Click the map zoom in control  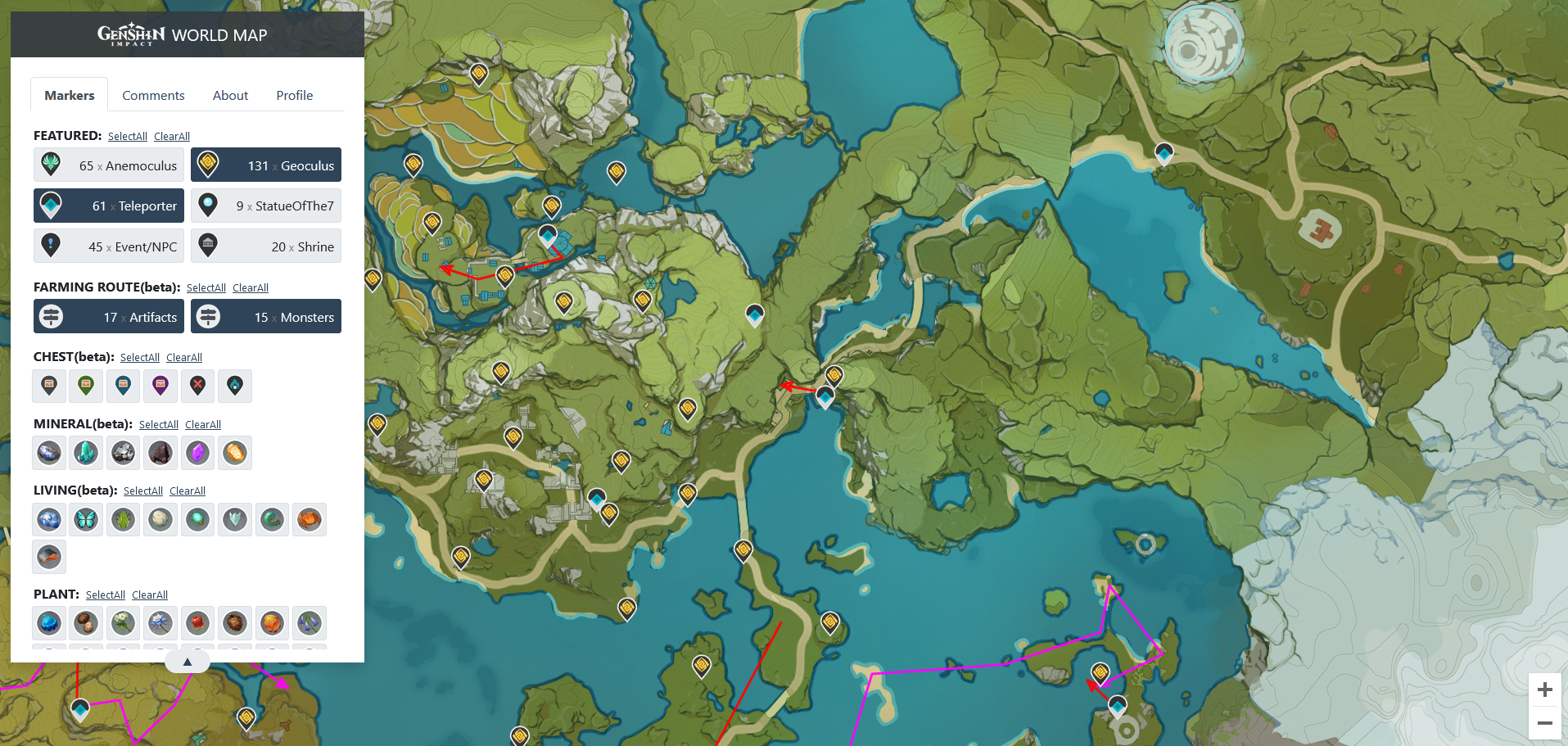click(x=1544, y=689)
